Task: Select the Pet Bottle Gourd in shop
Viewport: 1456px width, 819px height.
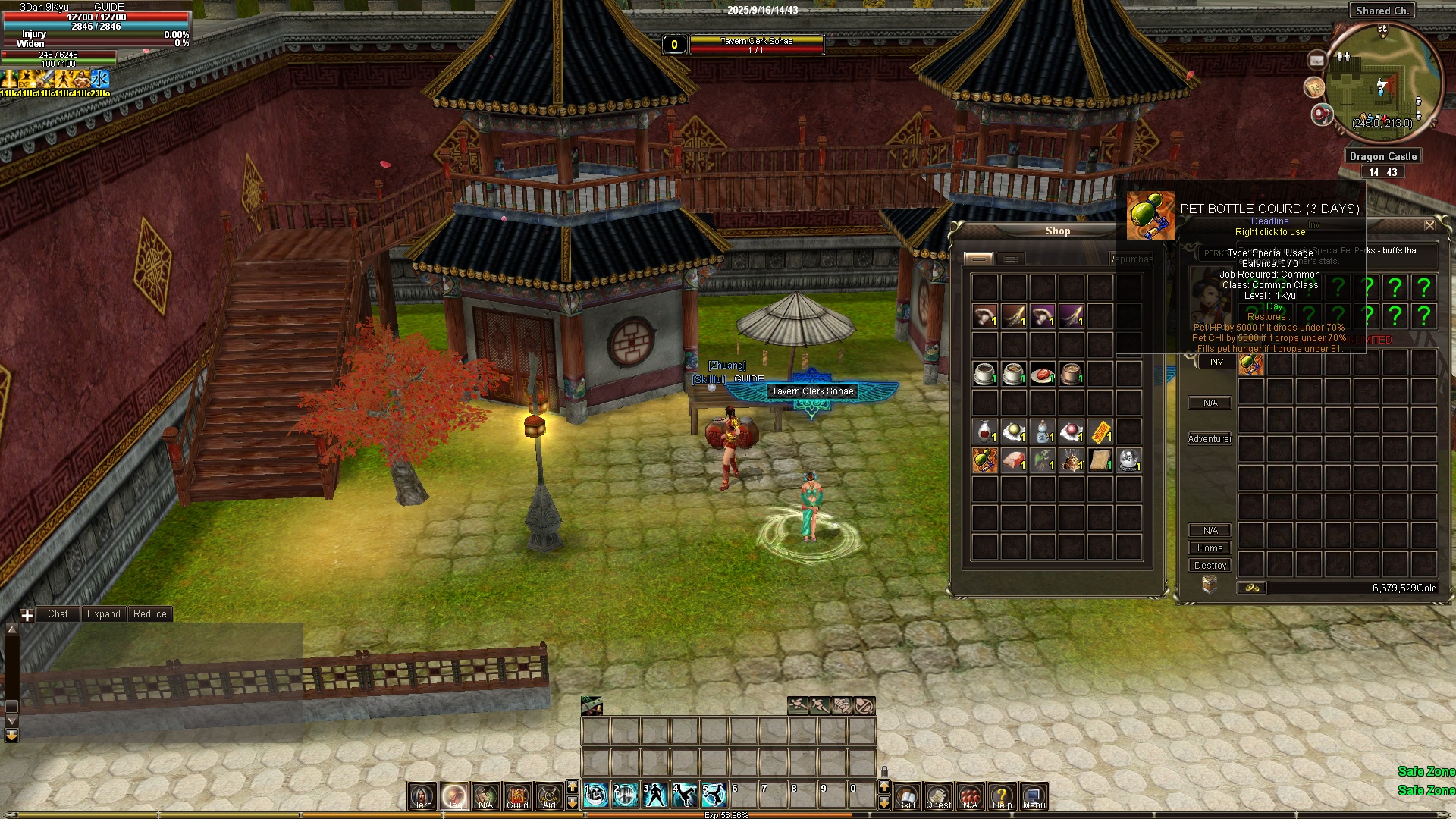Action: (x=985, y=460)
